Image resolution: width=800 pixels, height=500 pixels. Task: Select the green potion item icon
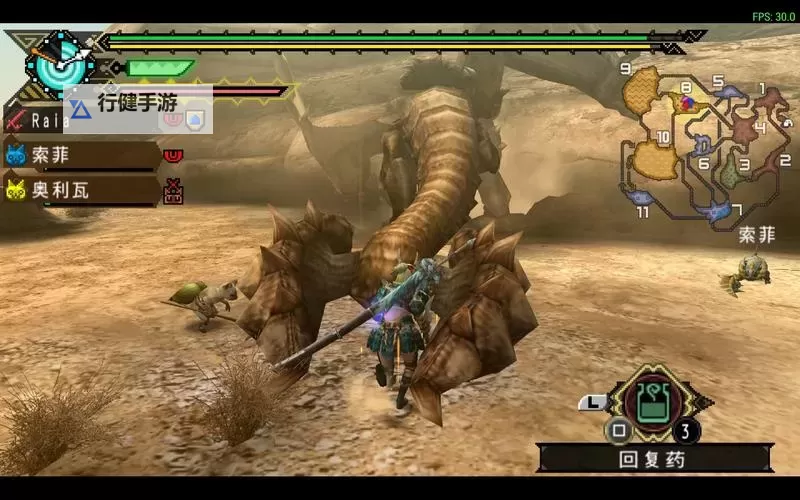click(653, 401)
